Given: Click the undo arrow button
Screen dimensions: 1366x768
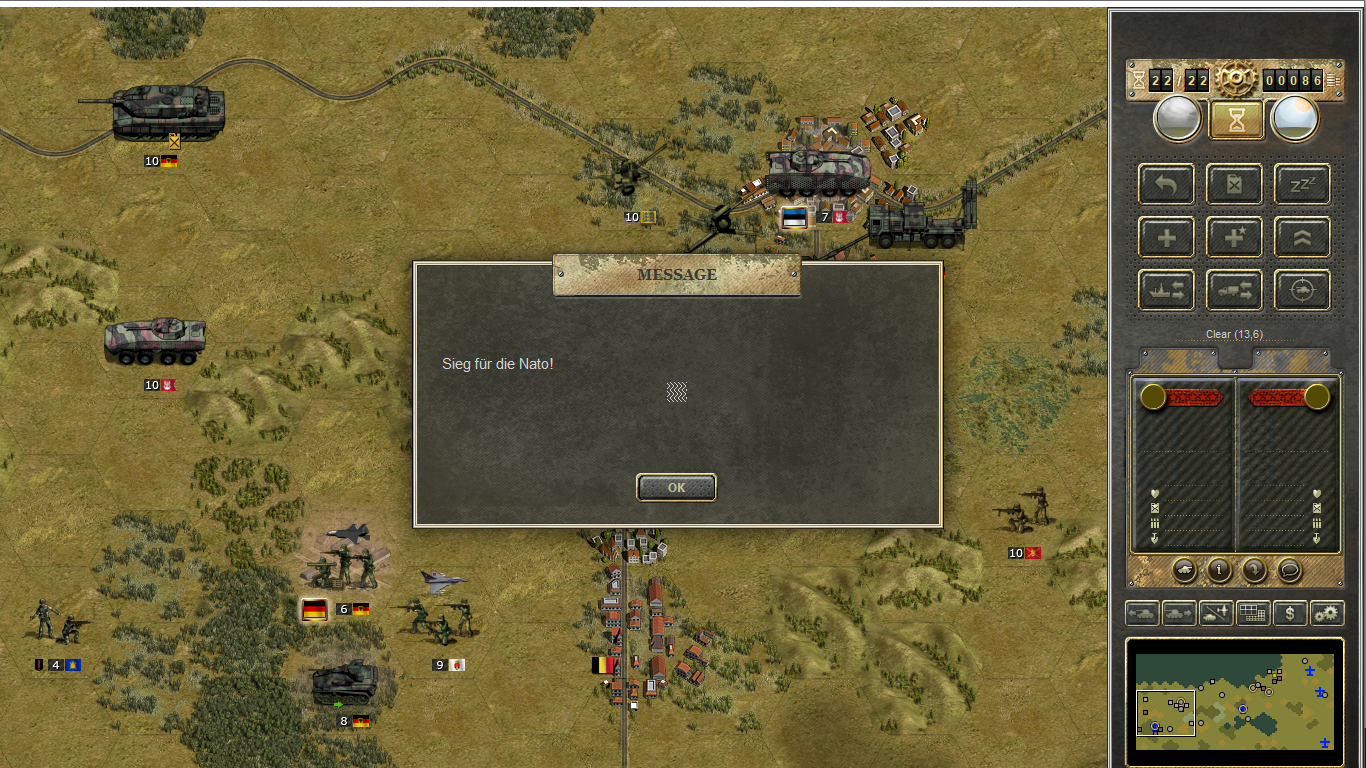Looking at the screenshot, I should (x=1166, y=184).
